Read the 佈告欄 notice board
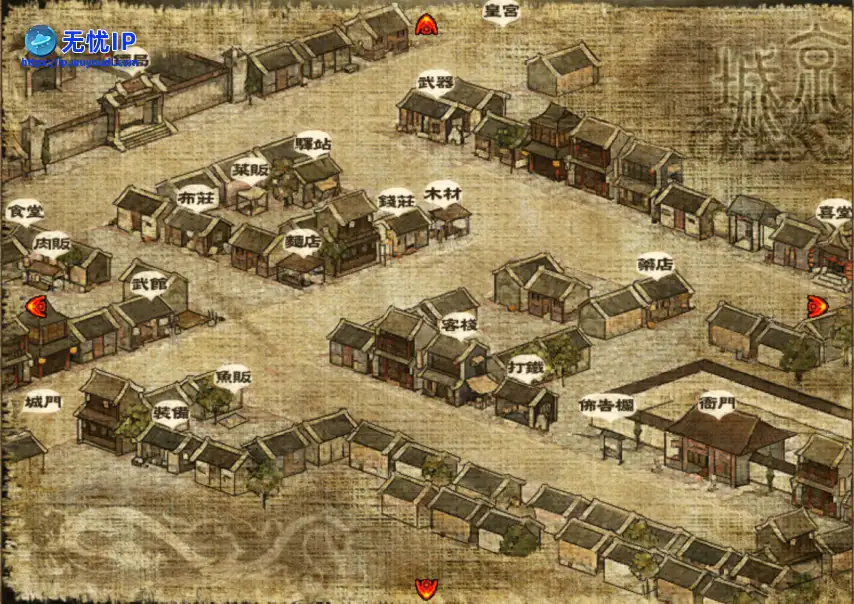 (606, 407)
